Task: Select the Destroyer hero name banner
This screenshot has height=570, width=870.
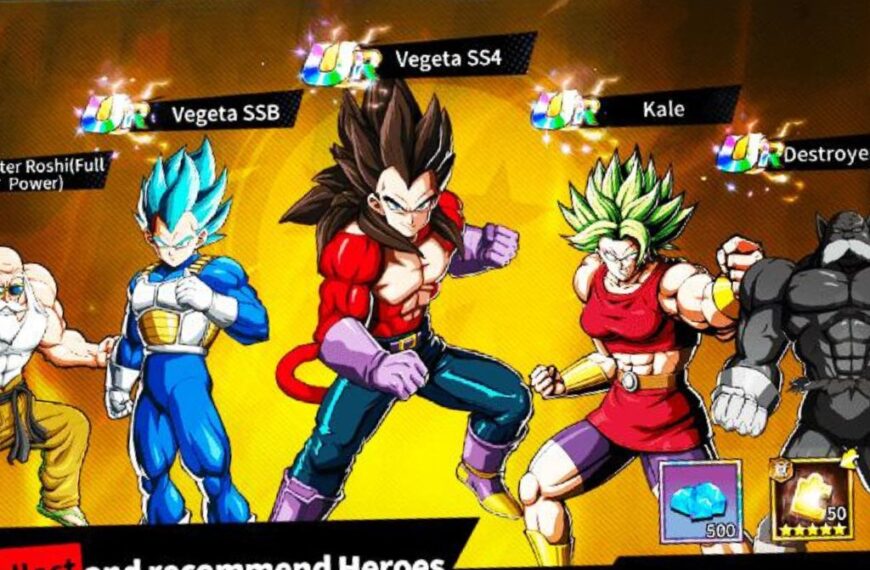Action: point(822,154)
